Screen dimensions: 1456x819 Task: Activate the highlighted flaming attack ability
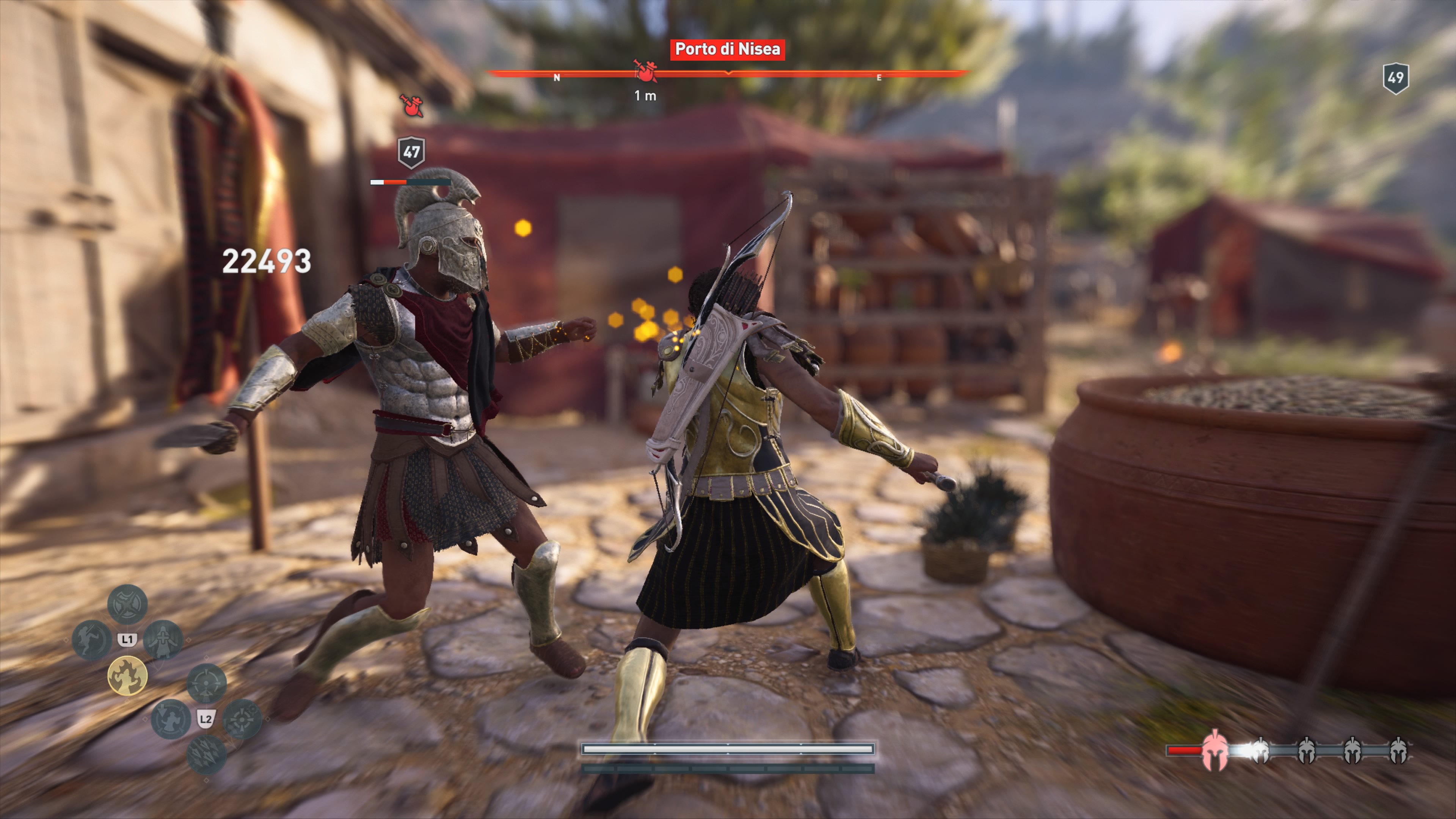128,675
